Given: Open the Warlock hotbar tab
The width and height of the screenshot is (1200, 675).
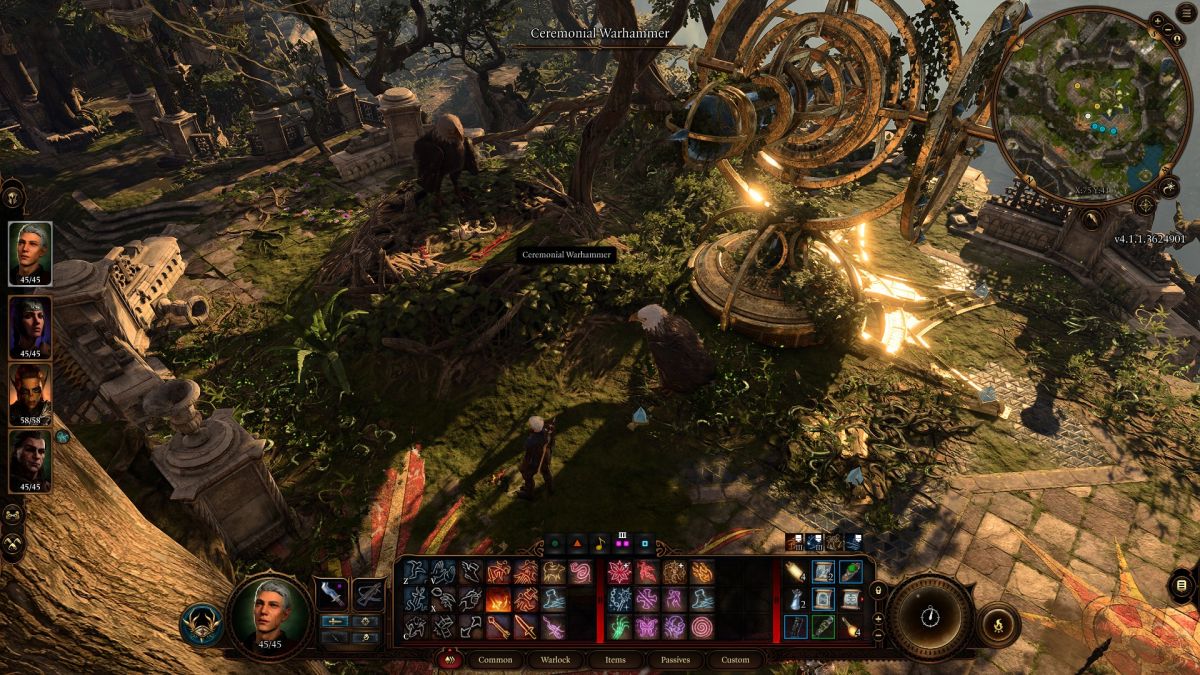Looking at the screenshot, I should click(x=555, y=660).
